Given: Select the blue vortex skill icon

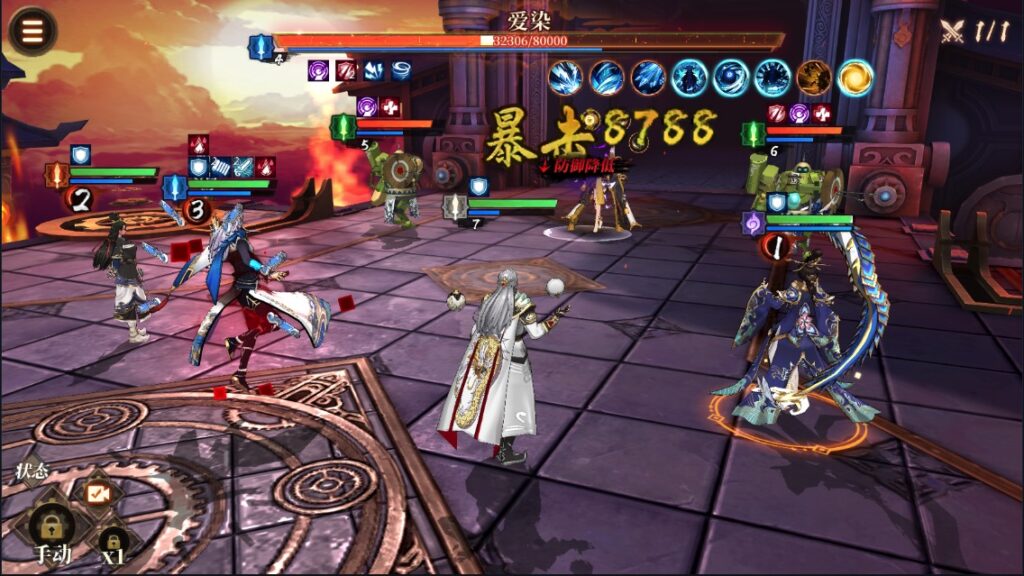Looking at the screenshot, I should click(731, 78).
